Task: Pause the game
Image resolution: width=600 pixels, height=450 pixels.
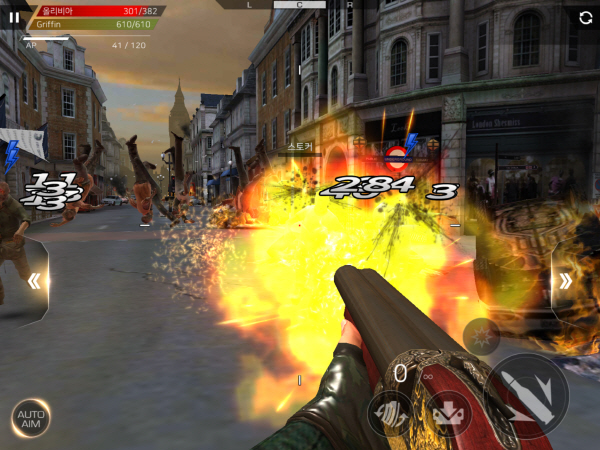Action: tap(14, 17)
